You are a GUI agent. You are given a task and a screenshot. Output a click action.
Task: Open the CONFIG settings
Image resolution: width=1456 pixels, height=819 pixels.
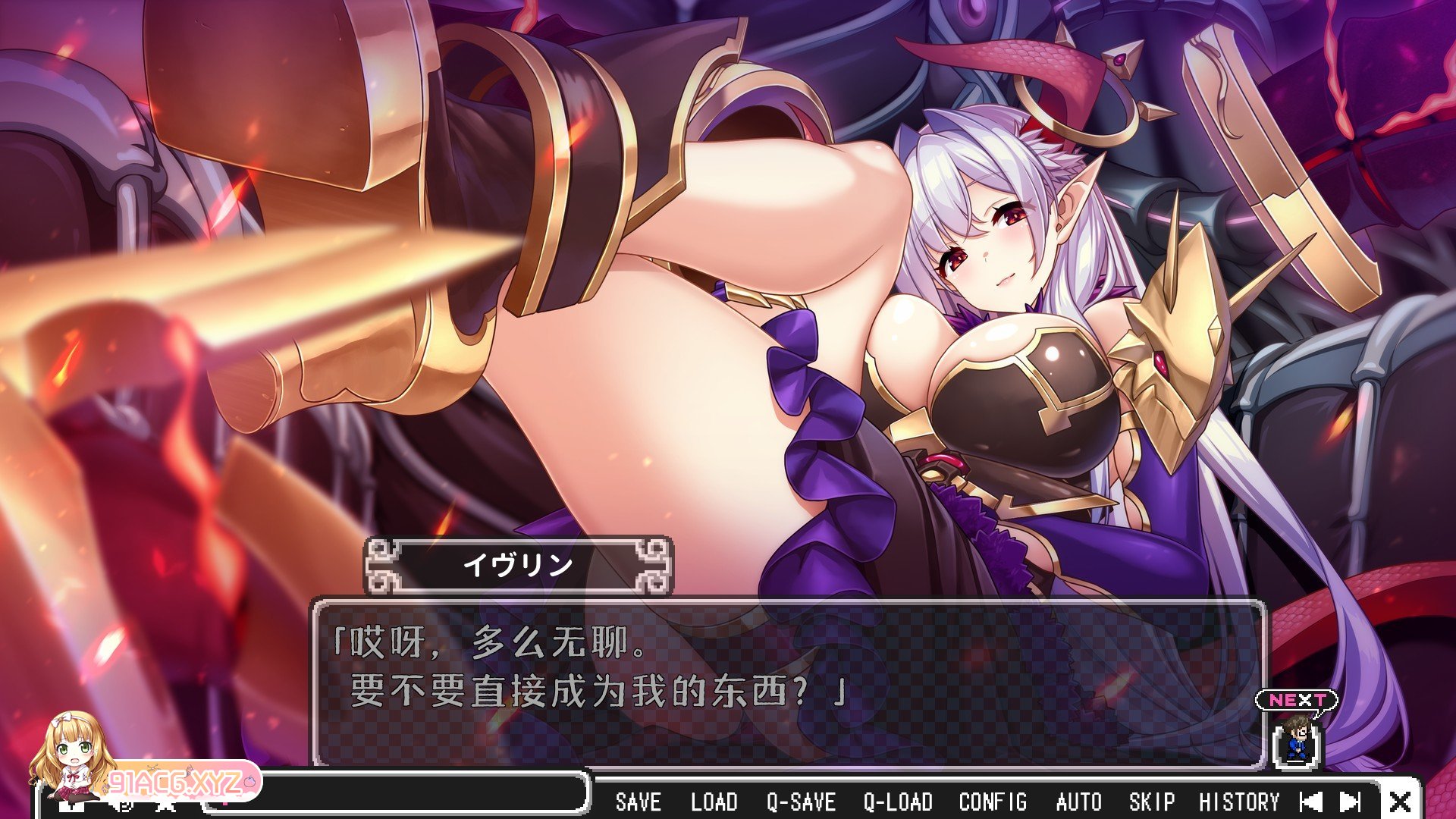tap(993, 802)
